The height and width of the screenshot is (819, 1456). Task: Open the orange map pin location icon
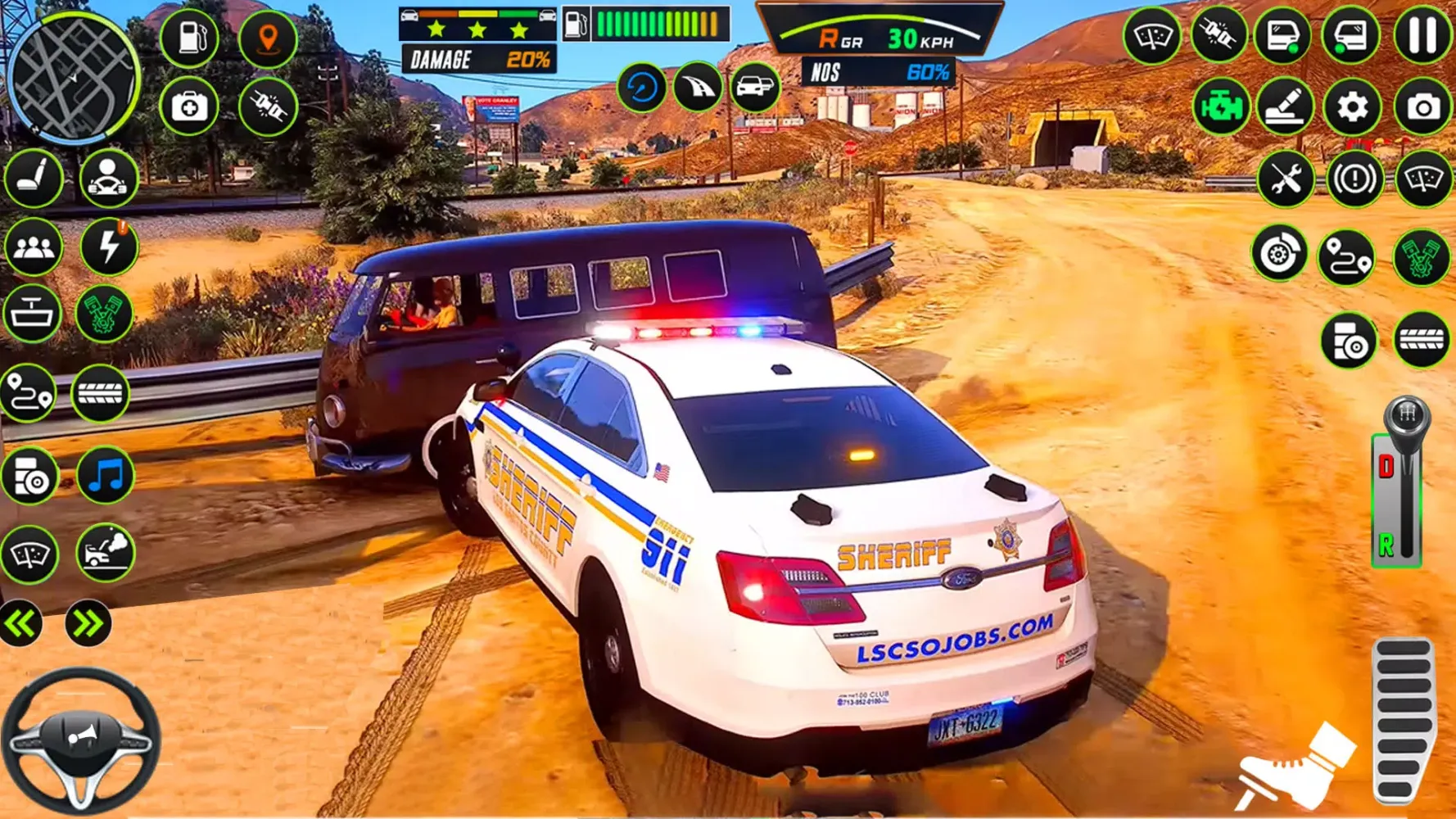pos(268,38)
